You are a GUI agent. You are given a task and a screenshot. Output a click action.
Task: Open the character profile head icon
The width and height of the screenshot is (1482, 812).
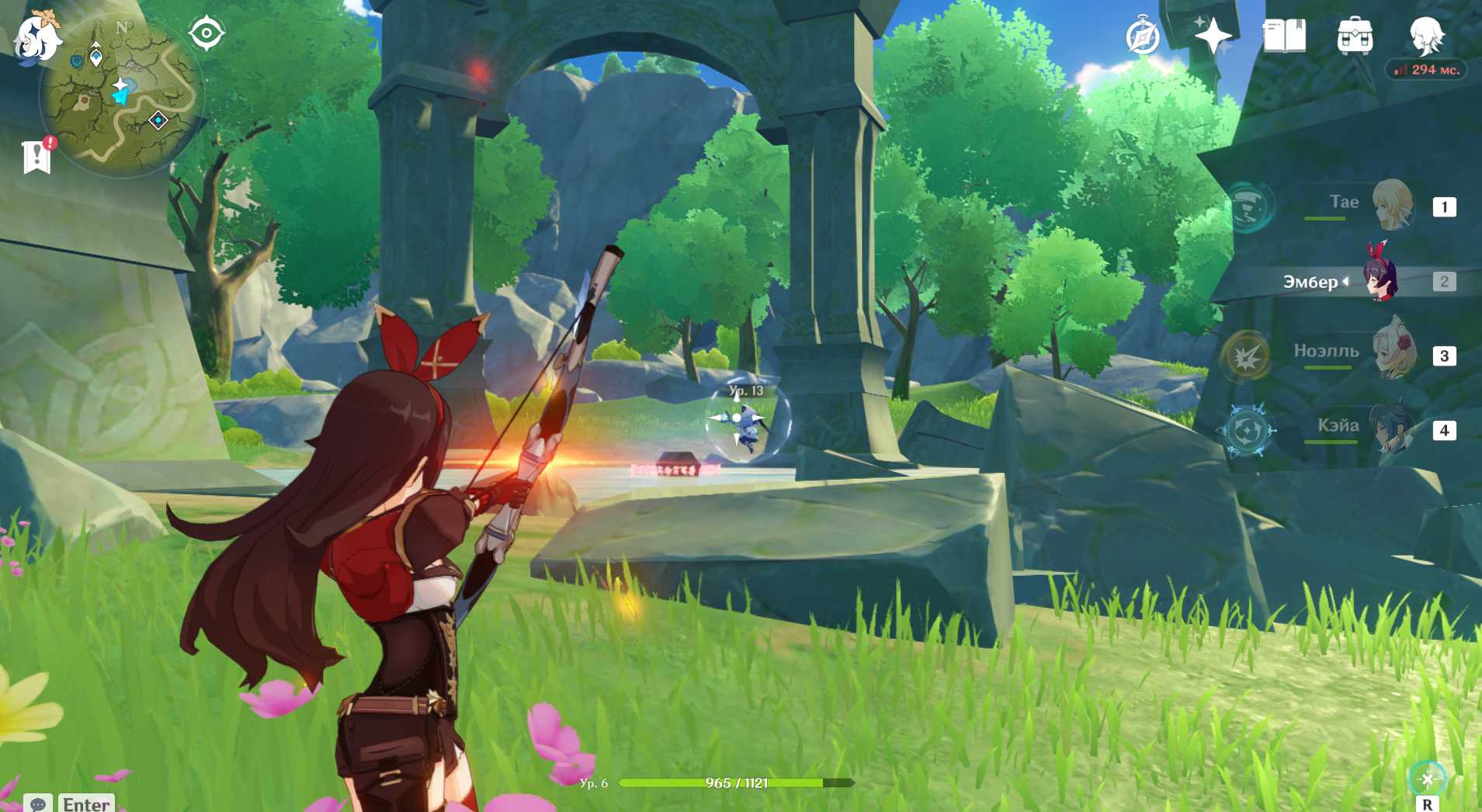[1426, 36]
